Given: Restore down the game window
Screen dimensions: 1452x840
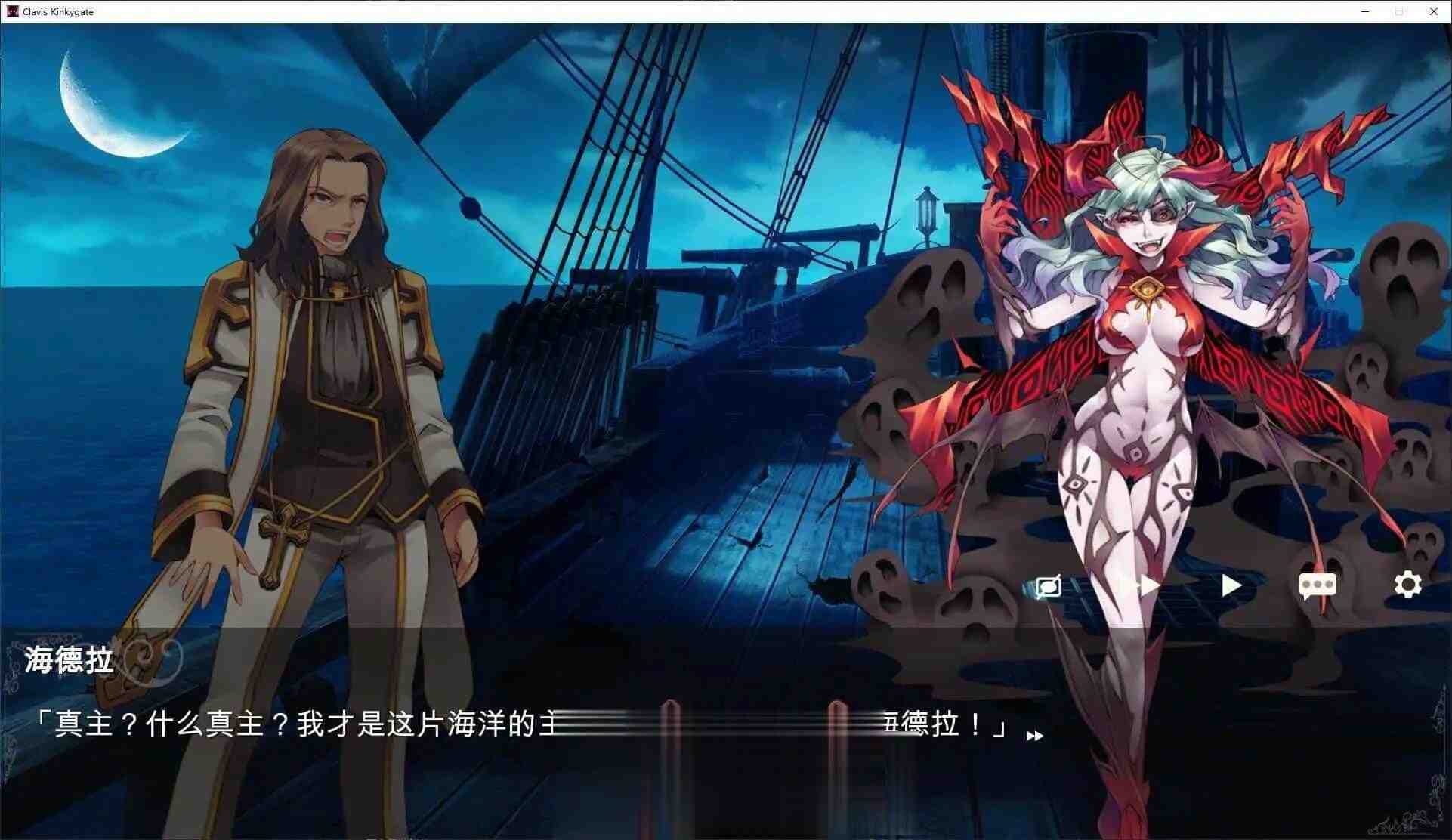Looking at the screenshot, I should (1399, 11).
